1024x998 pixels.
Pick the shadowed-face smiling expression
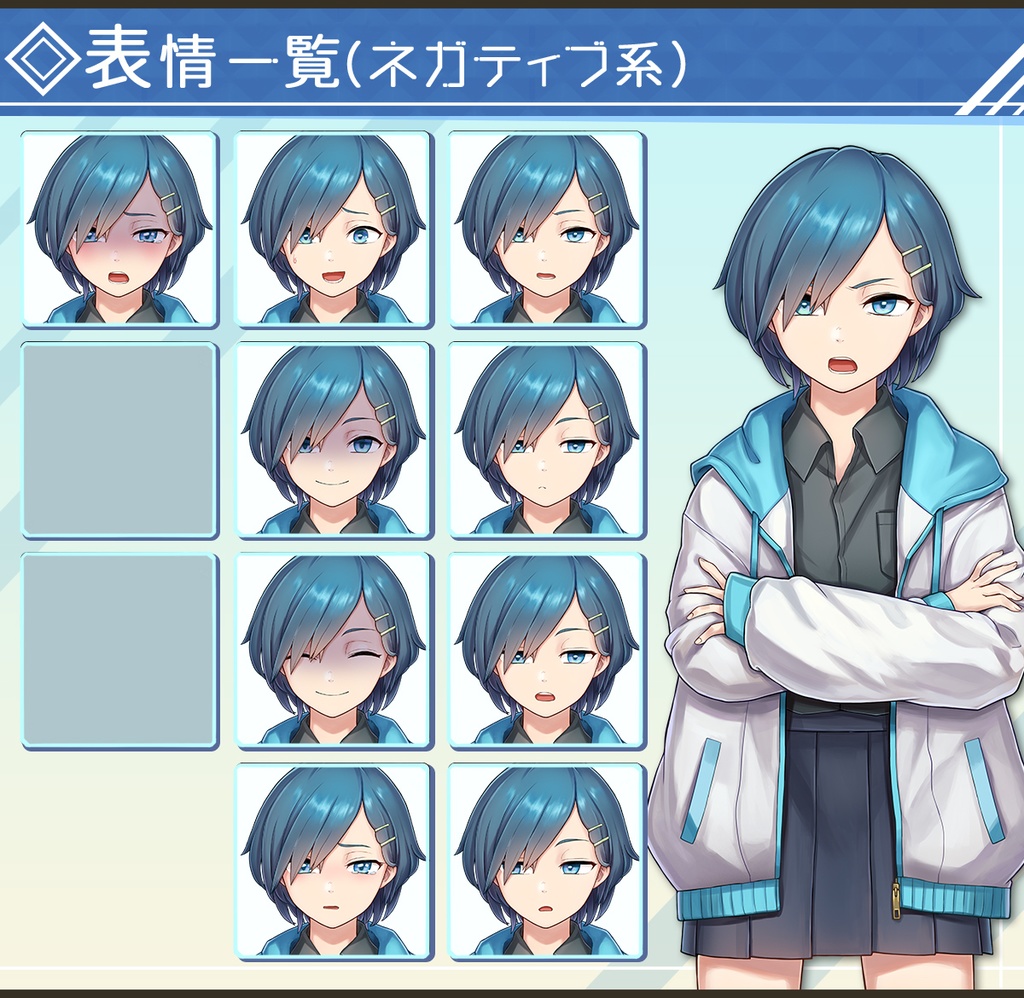333,440
